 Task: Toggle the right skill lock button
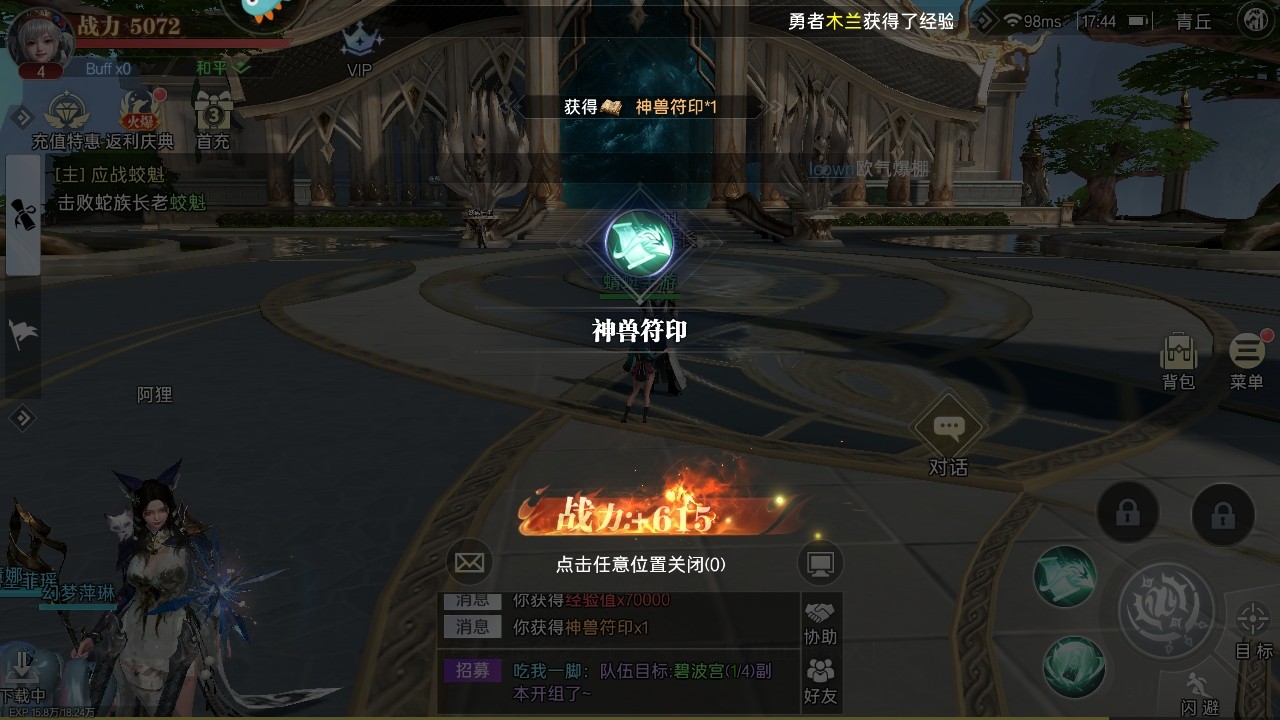point(1225,513)
